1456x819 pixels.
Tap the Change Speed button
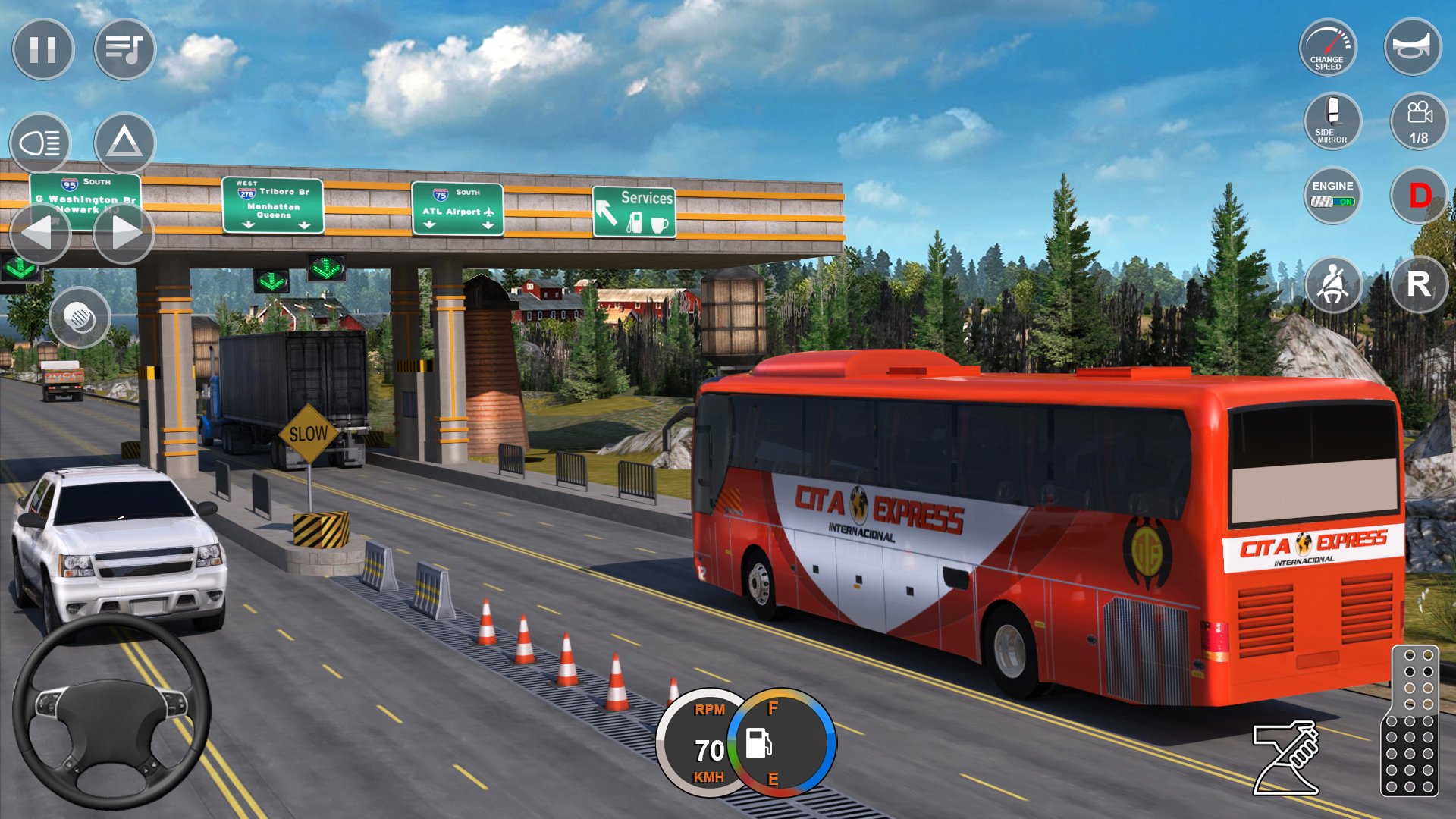(x=1328, y=49)
